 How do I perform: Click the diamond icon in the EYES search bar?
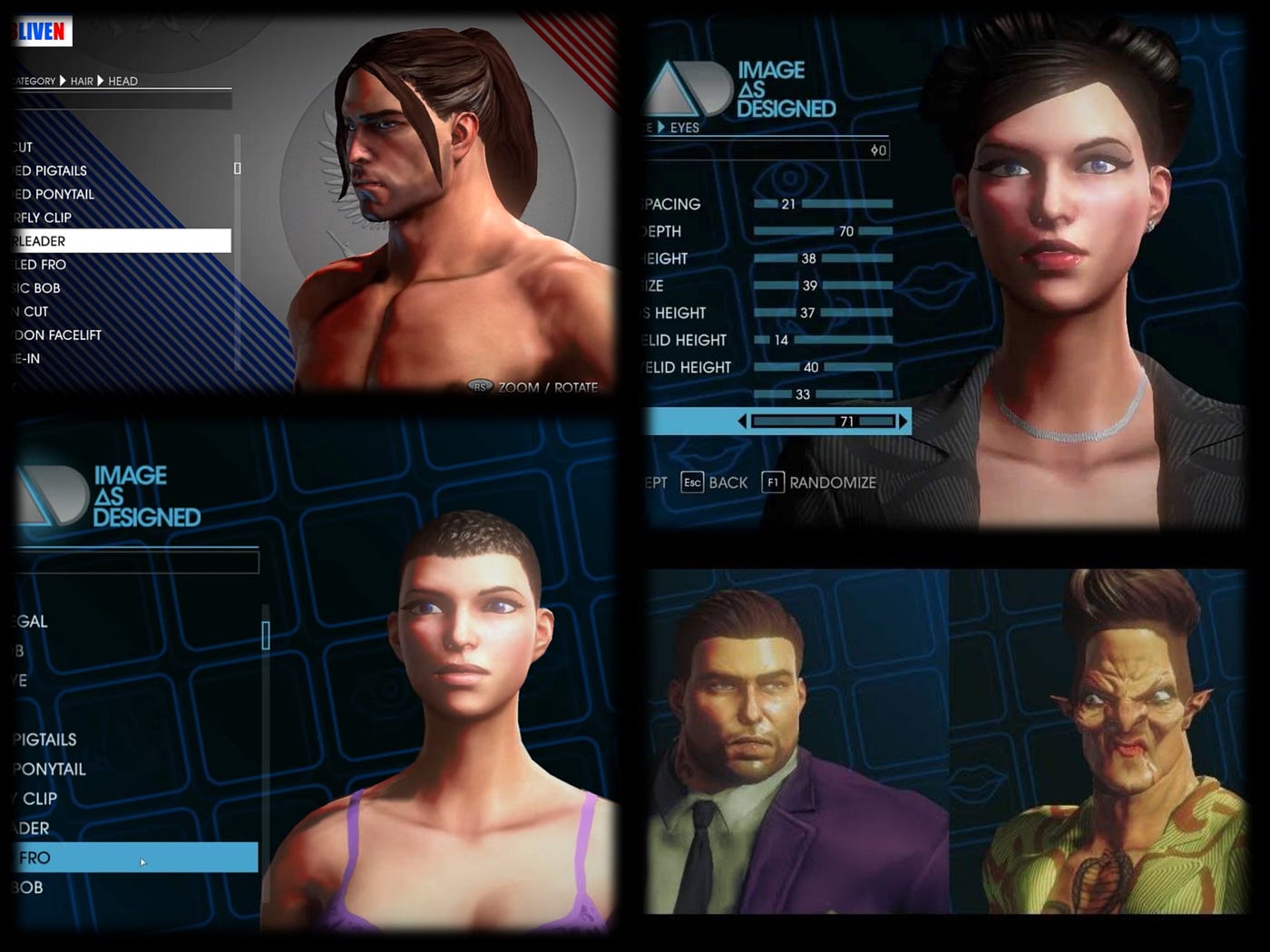pyautogui.click(x=874, y=151)
